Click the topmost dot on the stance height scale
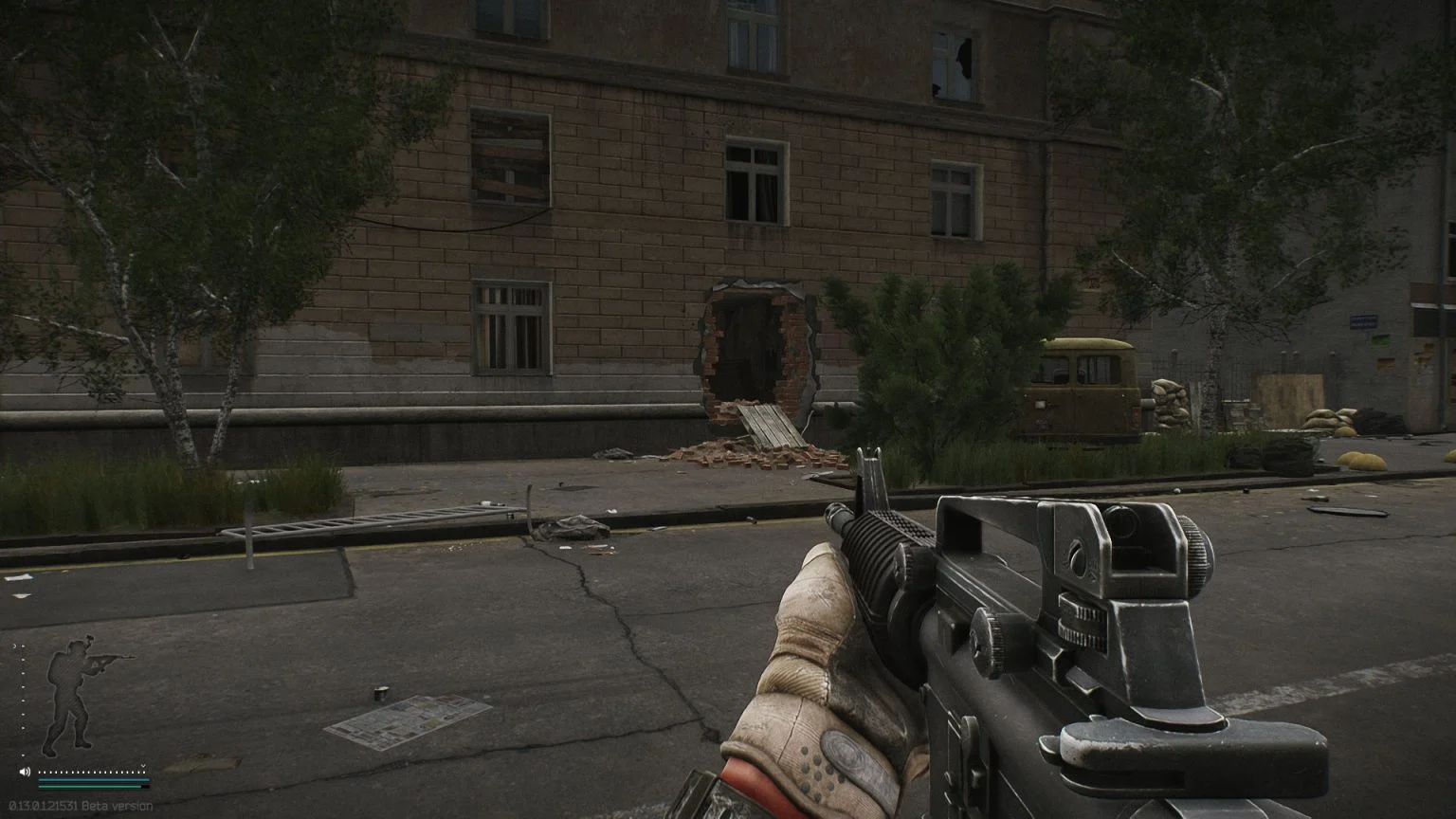1456x819 pixels. pyautogui.click(x=23, y=646)
